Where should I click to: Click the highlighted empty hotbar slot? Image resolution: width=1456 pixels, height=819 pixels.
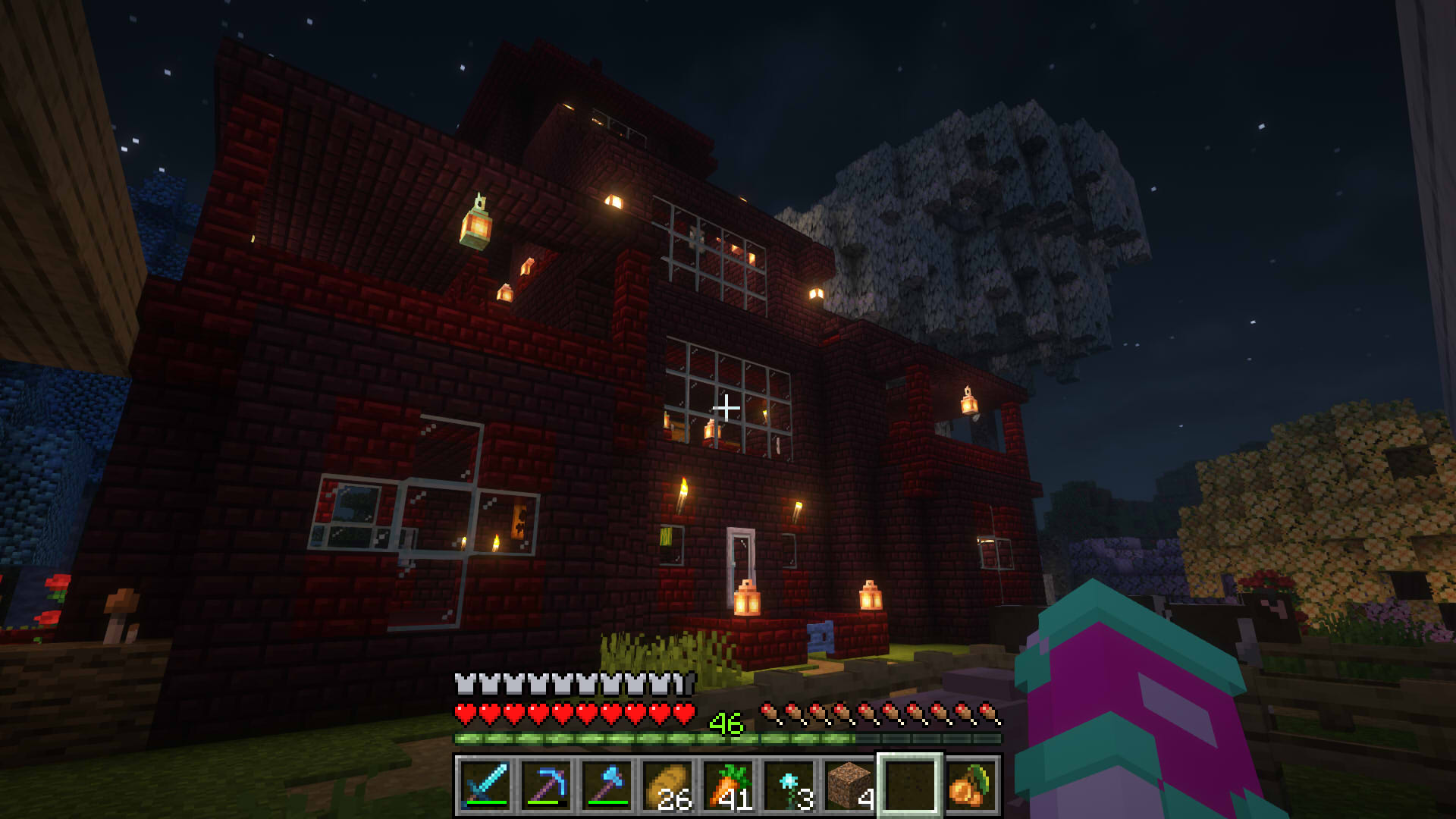pos(910,785)
